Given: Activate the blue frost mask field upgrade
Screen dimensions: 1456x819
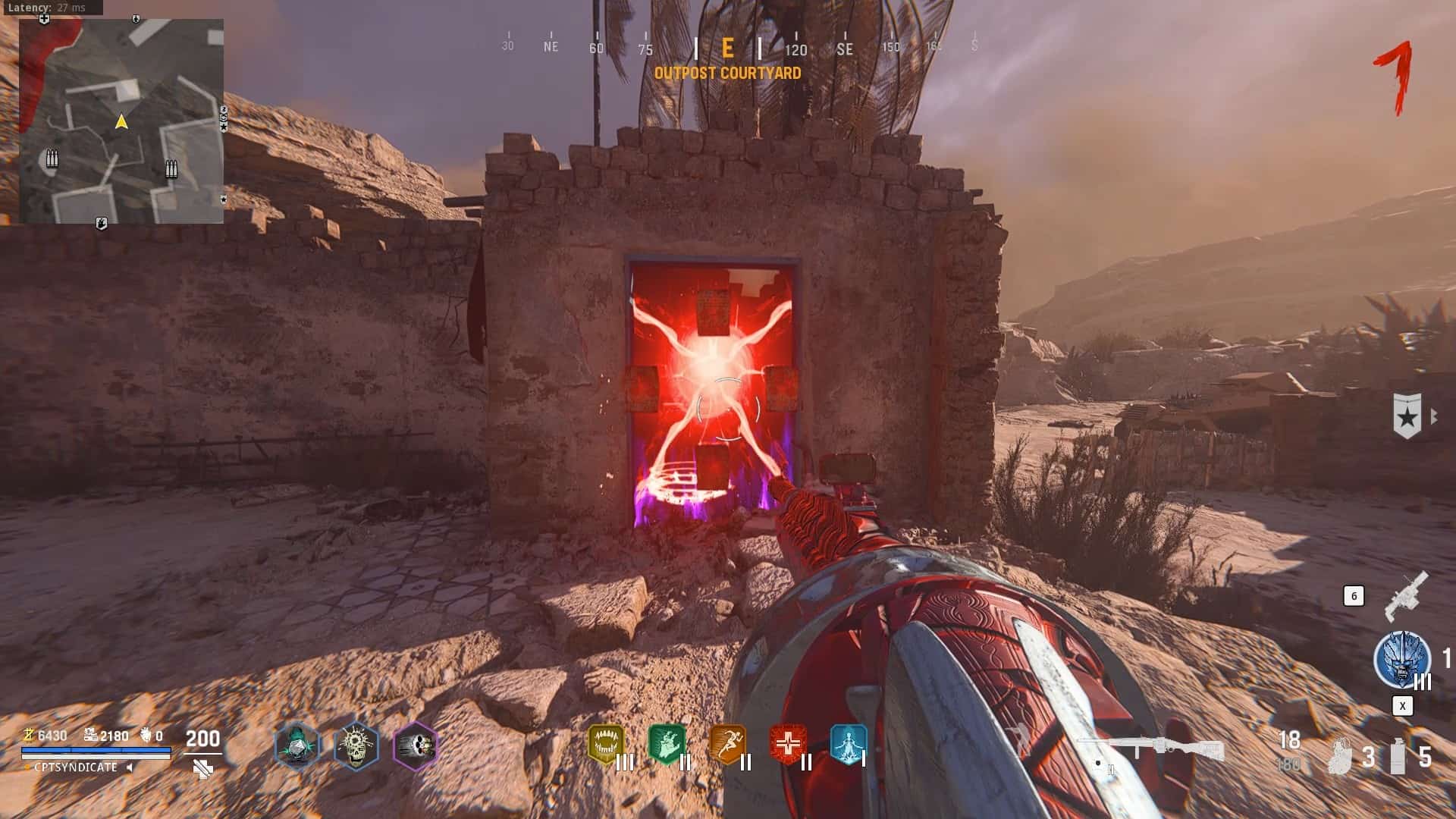Looking at the screenshot, I should pyautogui.click(x=1401, y=660).
